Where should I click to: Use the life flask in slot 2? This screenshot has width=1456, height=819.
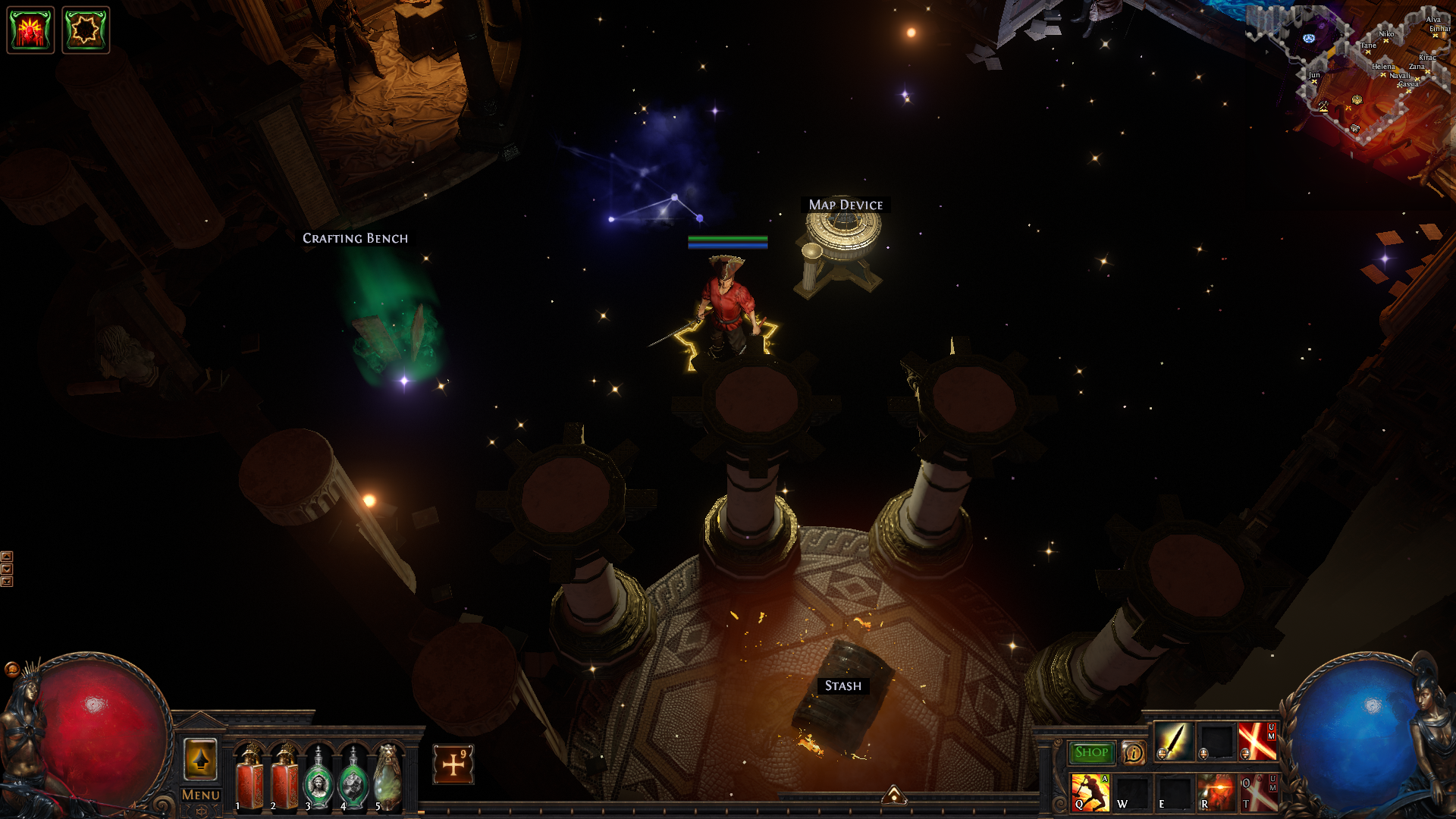point(285,779)
